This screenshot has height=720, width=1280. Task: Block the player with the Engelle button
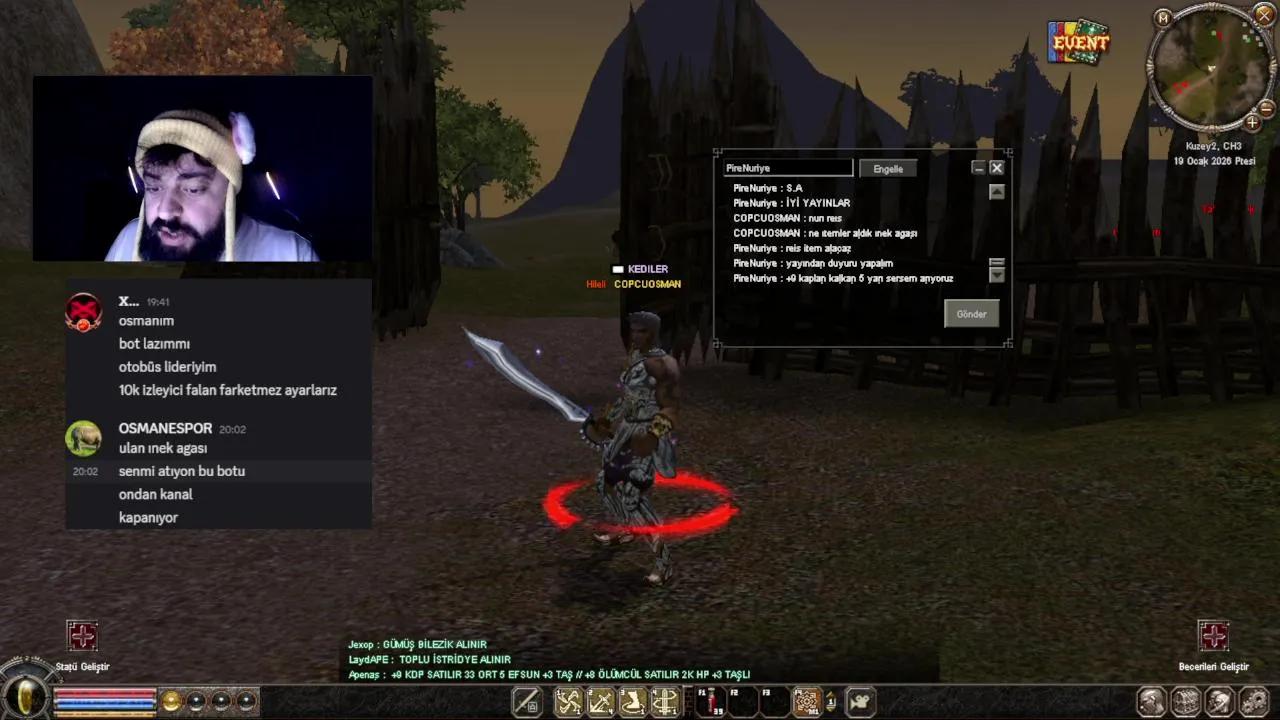pyautogui.click(x=888, y=169)
